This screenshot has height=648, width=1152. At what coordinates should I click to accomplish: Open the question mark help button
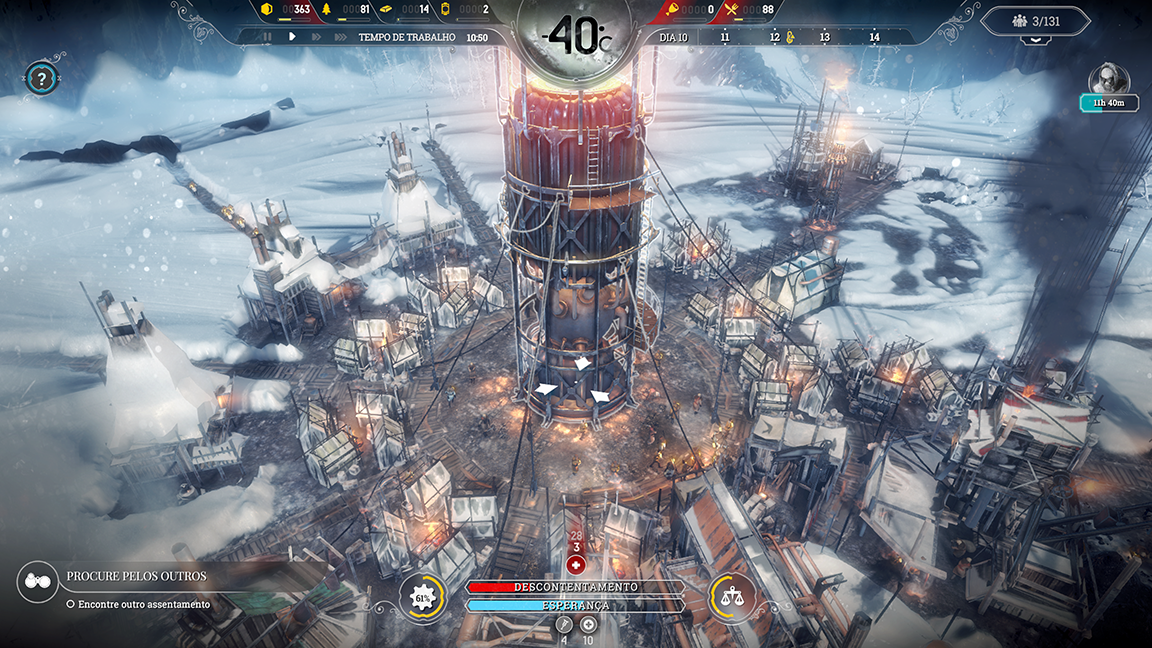pos(41,78)
